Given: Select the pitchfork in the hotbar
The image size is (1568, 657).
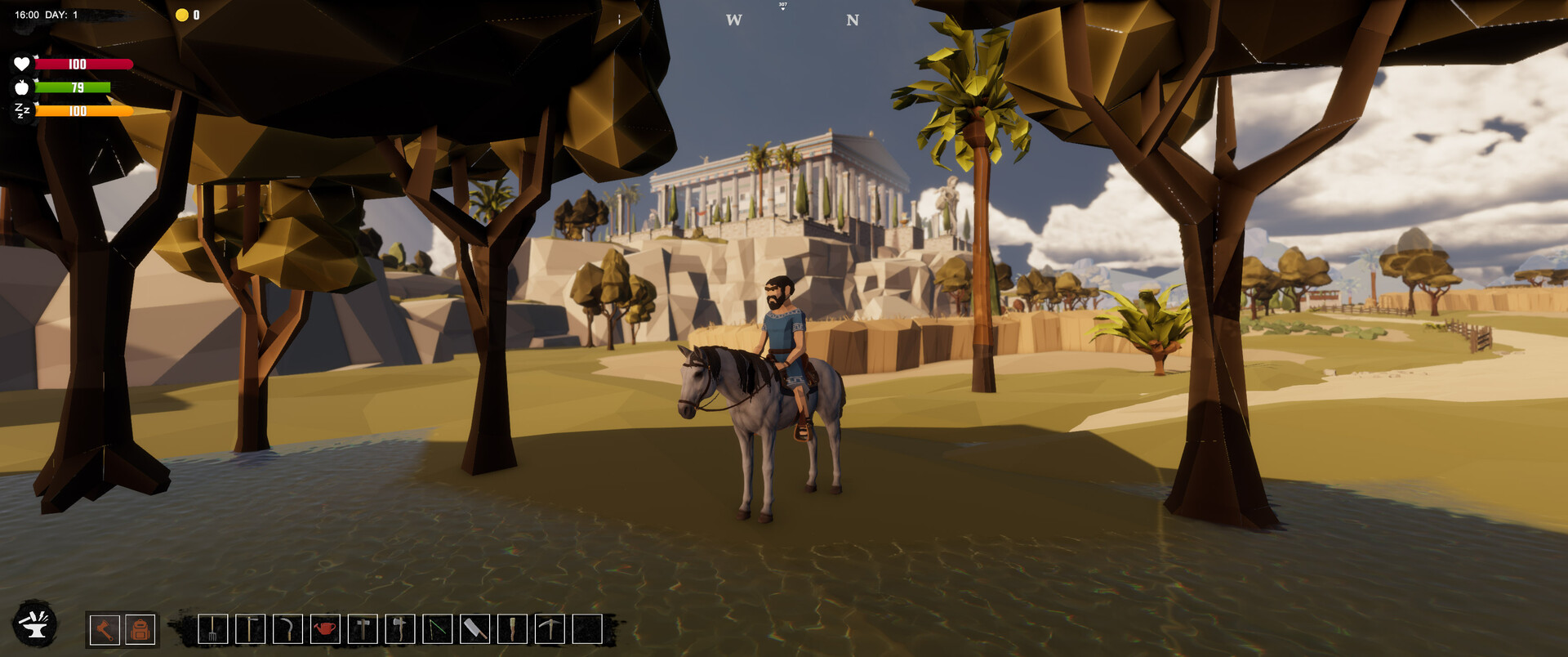Looking at the screenshot, I should pos(212,630).
